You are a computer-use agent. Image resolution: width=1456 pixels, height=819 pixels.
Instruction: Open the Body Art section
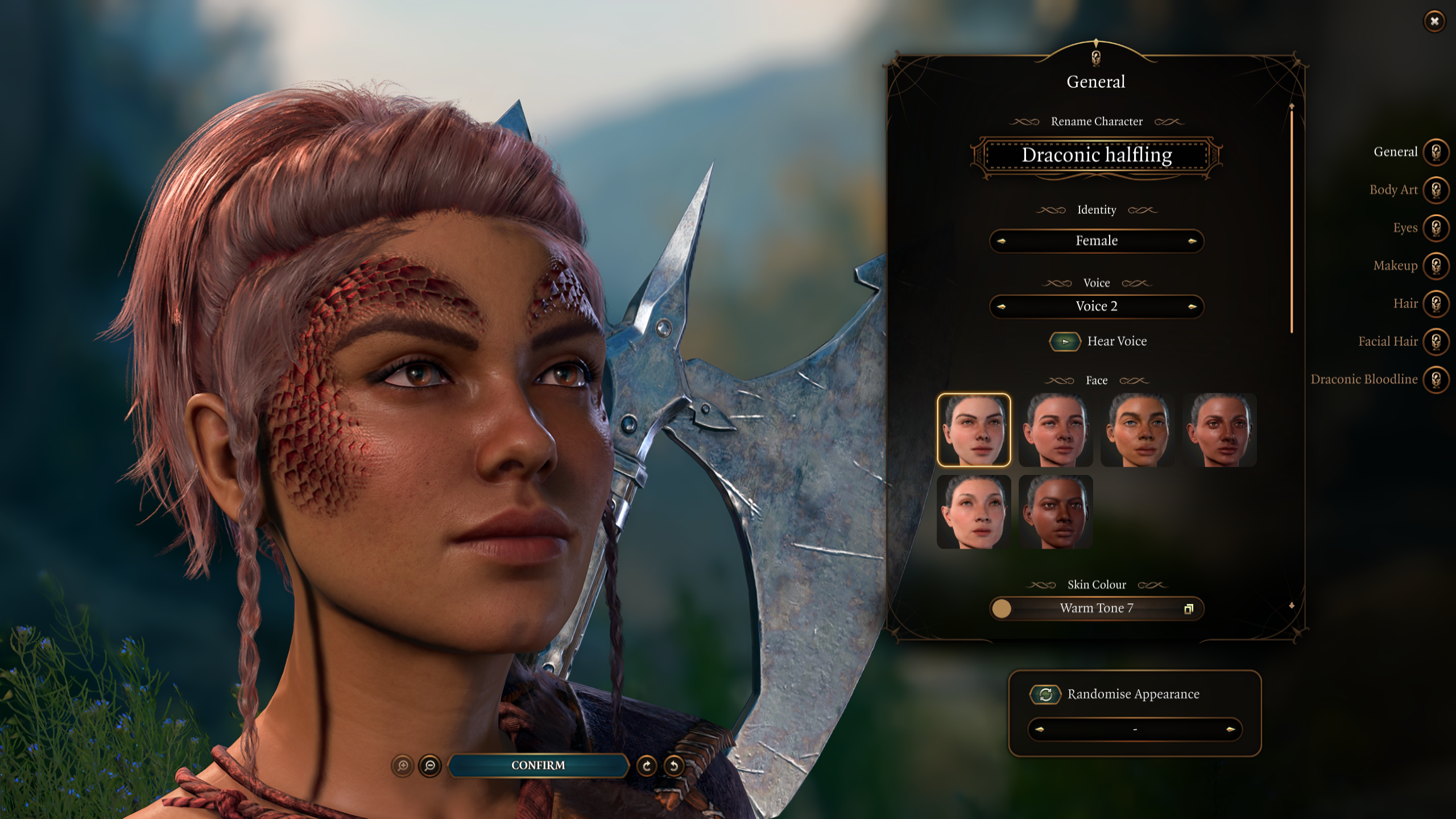[x=1436, y=190]
